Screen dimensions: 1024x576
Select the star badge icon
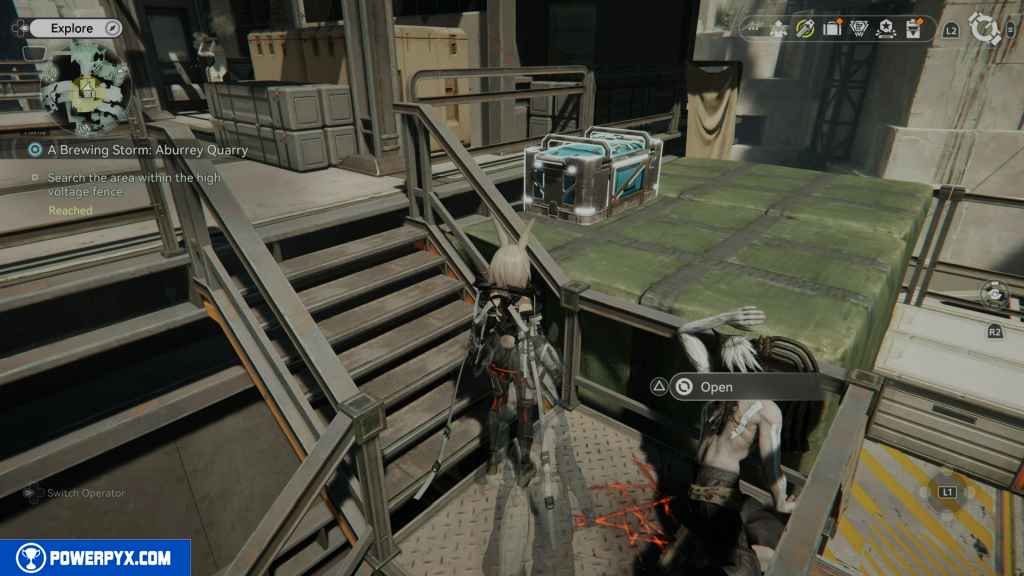886,28
